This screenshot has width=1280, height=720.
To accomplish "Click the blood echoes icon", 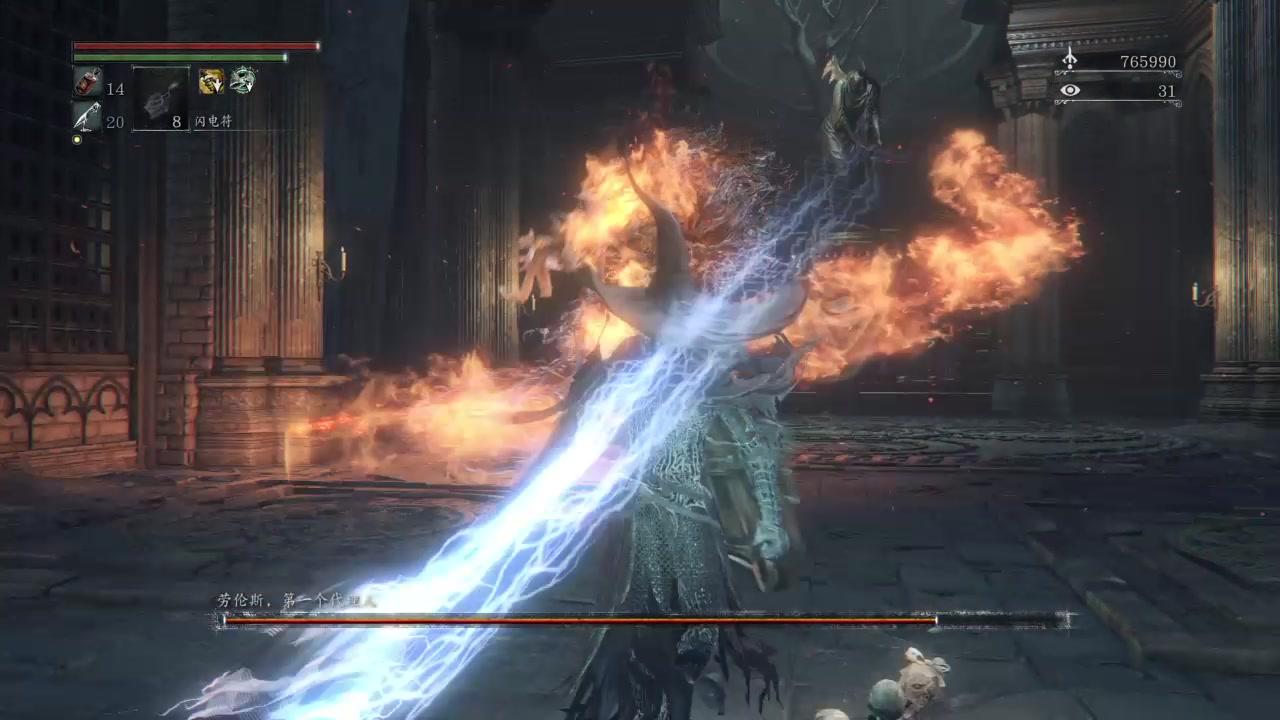I will (x=1070, y=61).
